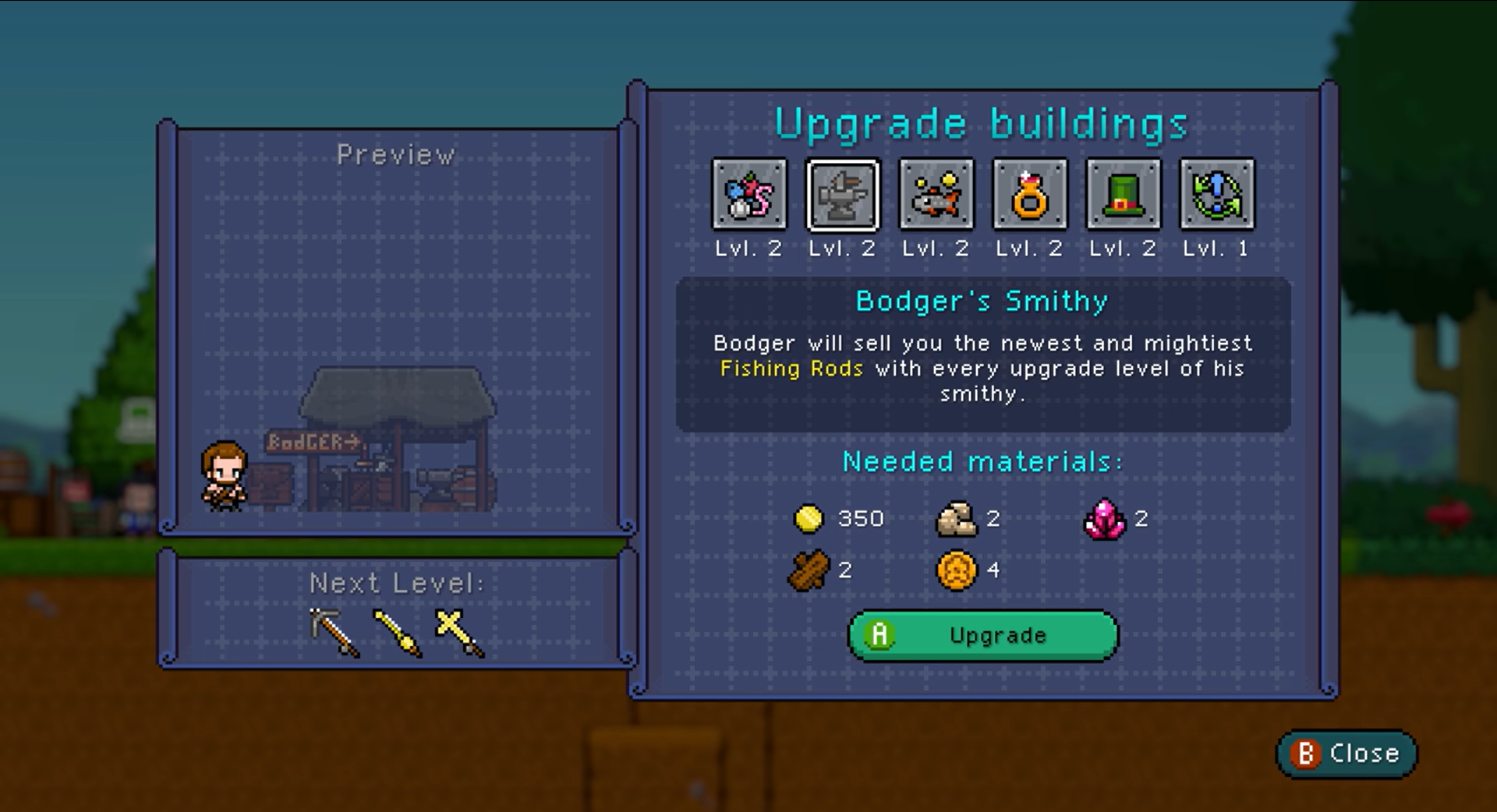Select the green arrows cycle building icon
Viewport: 1497px width, 812px height.
1217,195
